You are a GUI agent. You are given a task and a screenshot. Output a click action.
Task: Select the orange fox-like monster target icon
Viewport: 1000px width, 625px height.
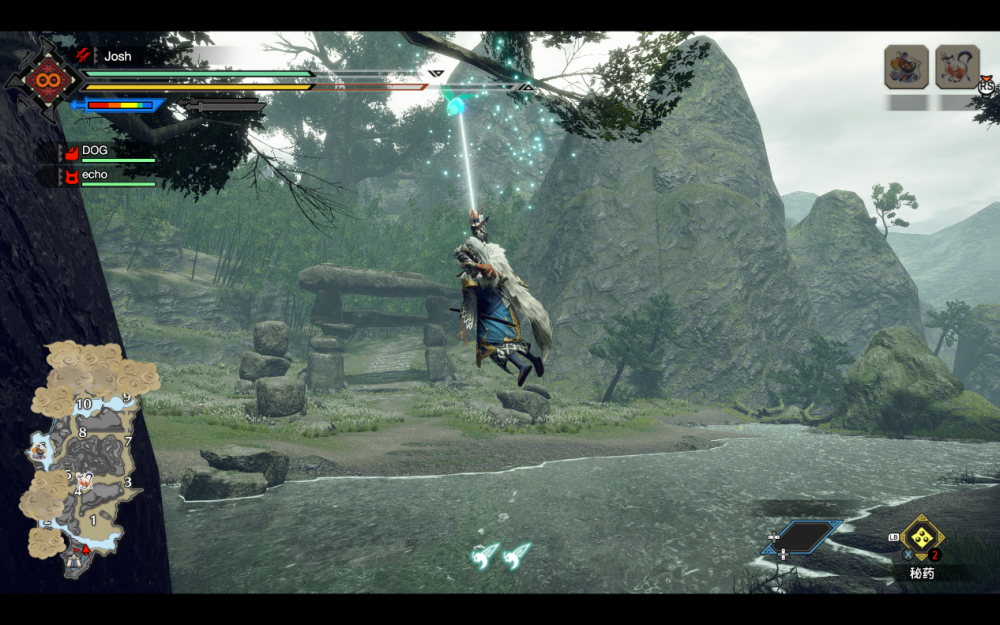pos(957,67)
